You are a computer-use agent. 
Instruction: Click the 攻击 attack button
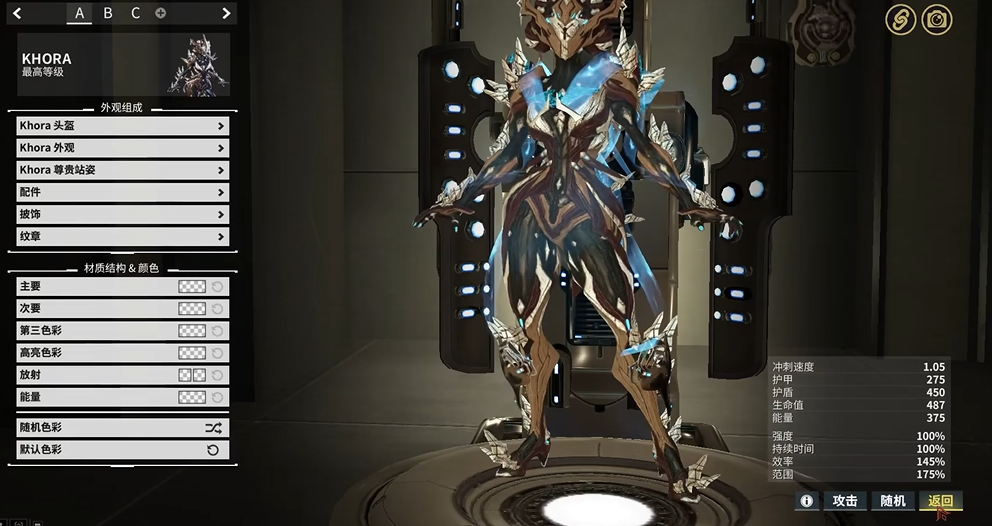click(845, 501)
